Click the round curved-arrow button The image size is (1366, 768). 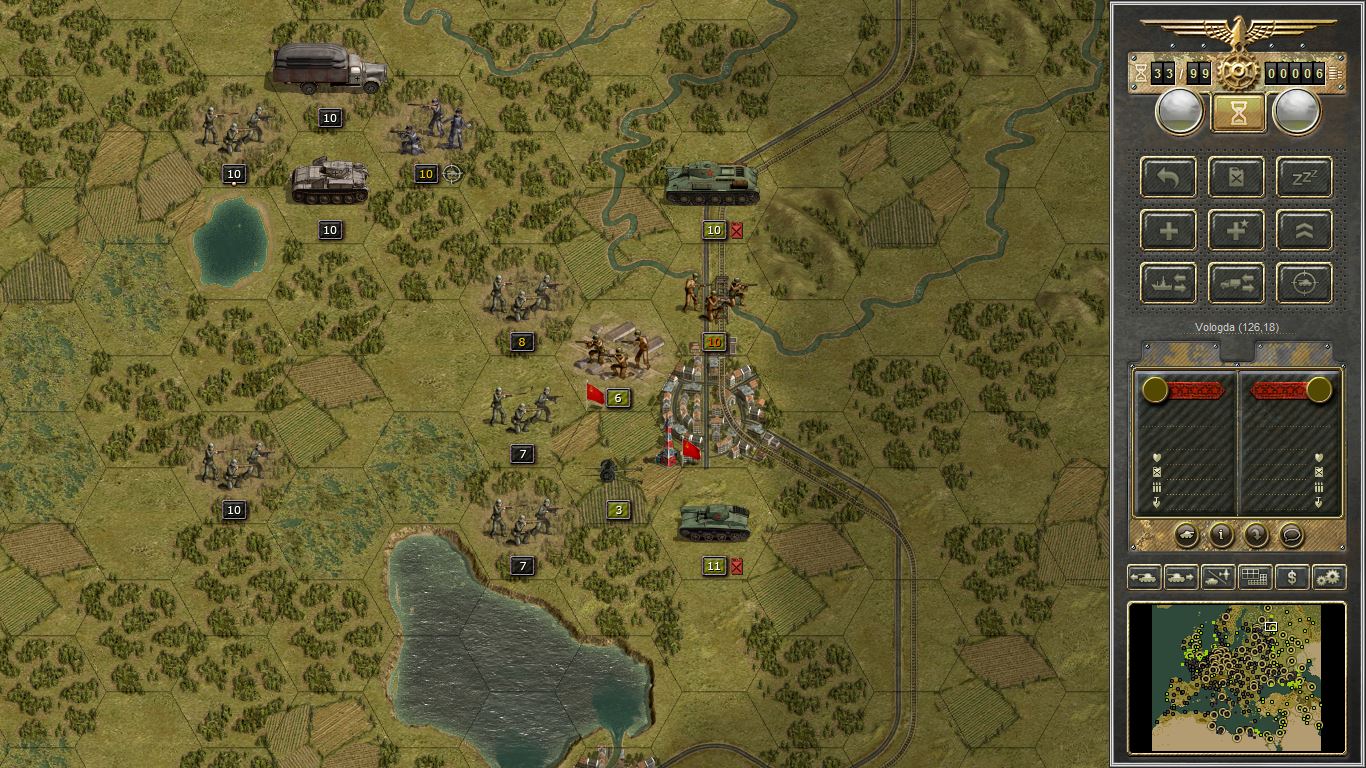coord(1256,535)
